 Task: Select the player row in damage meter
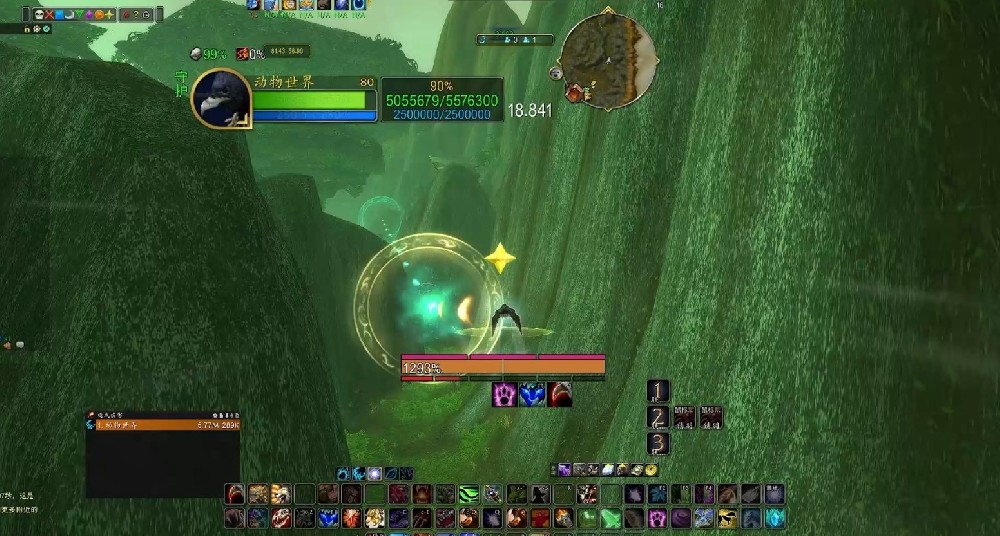(163, 425)
